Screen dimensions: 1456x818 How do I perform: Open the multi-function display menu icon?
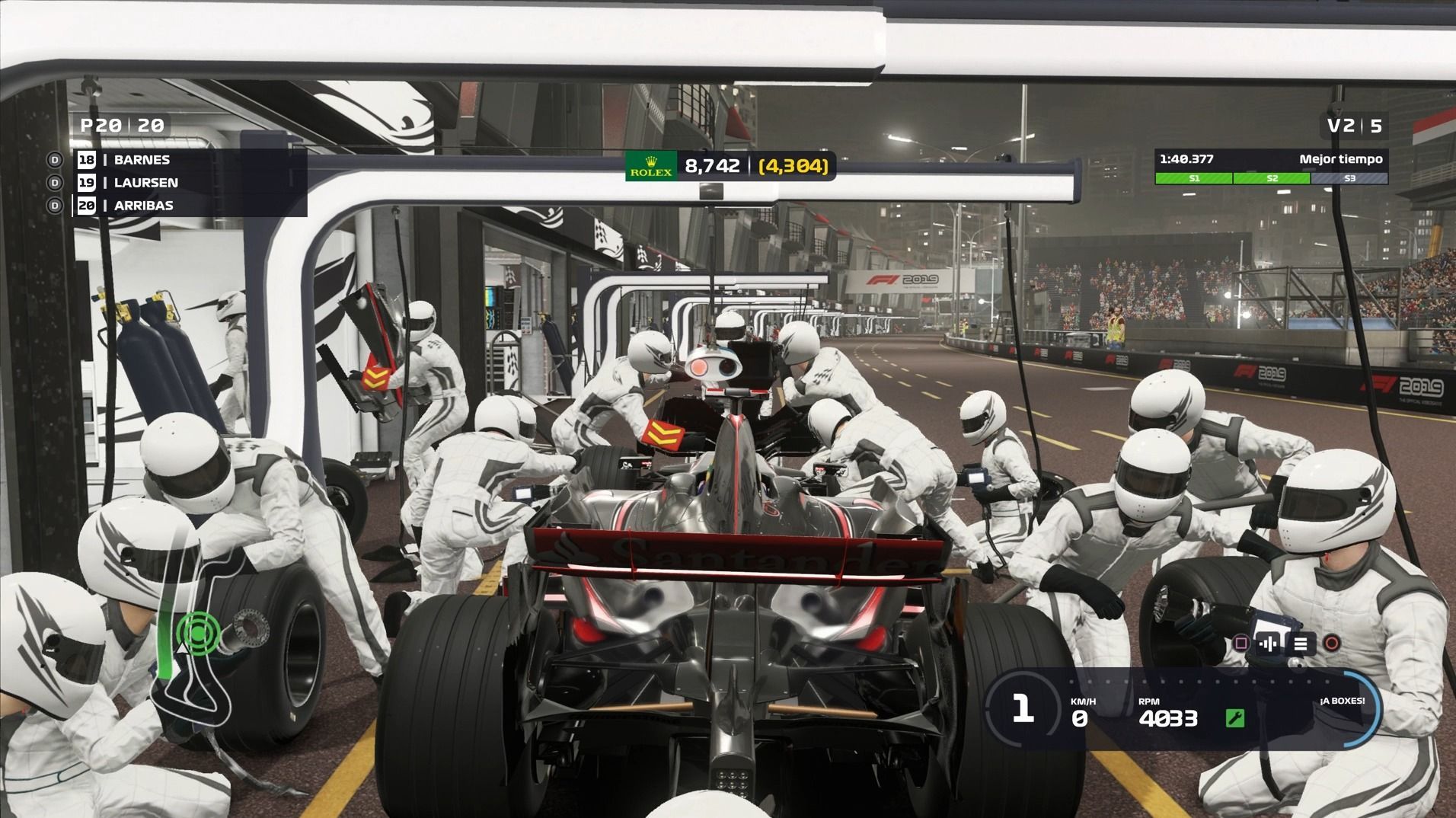click(x=1301, y=644)
